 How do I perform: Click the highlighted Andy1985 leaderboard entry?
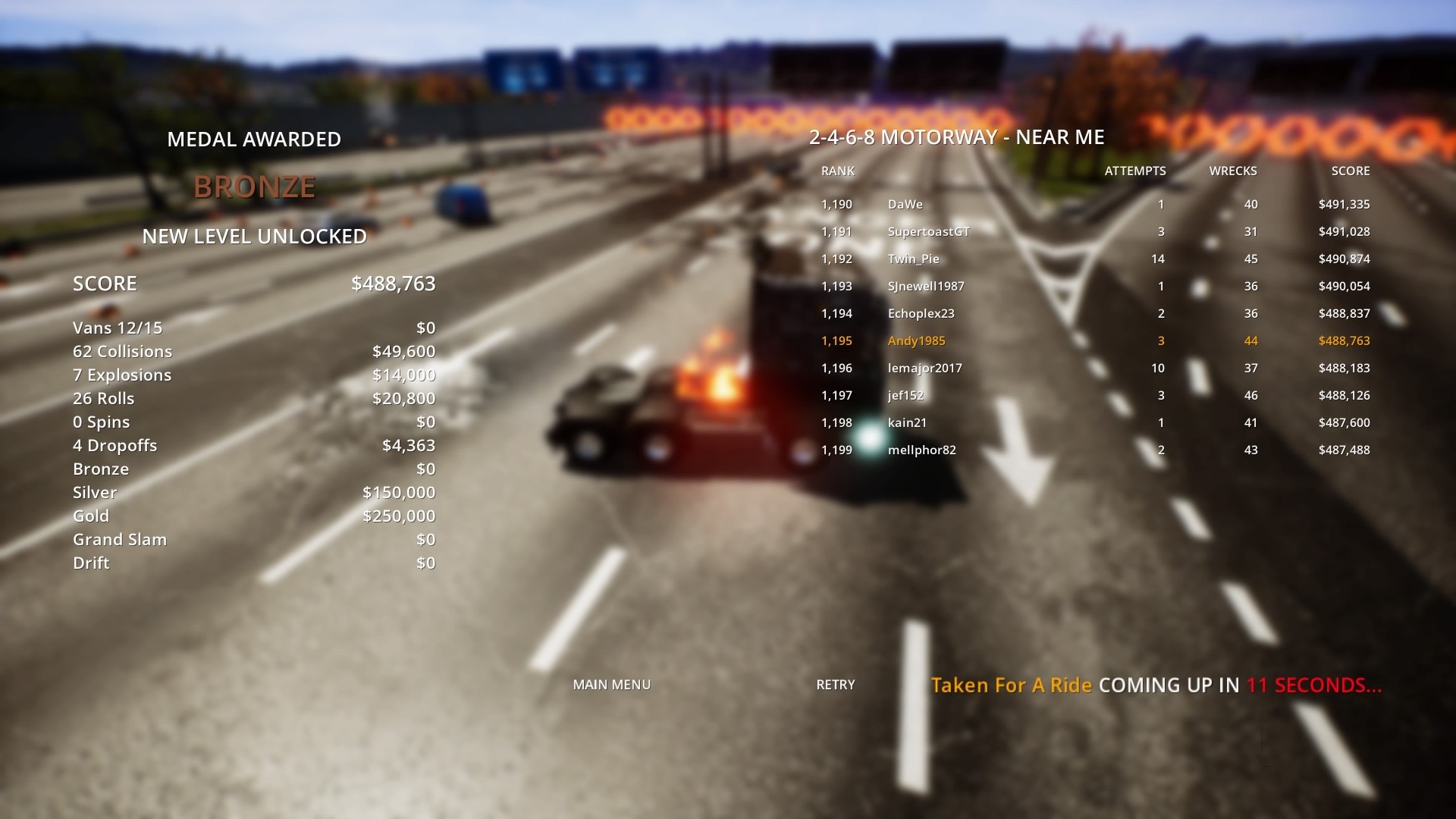(x=916, y=340)
